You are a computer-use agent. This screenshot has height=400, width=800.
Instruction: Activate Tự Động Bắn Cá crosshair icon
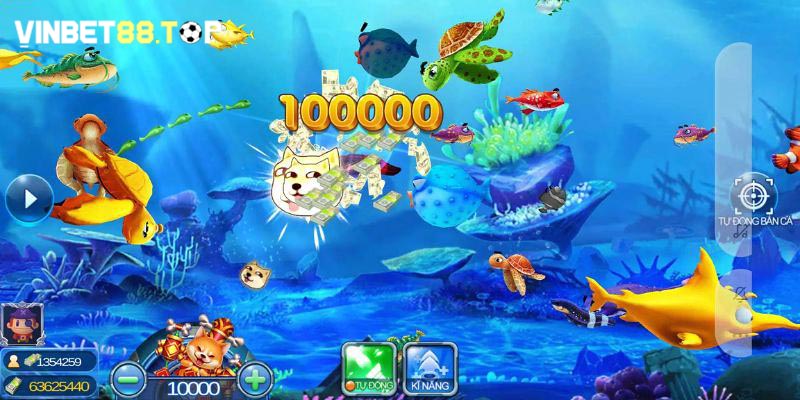point(750,194)
